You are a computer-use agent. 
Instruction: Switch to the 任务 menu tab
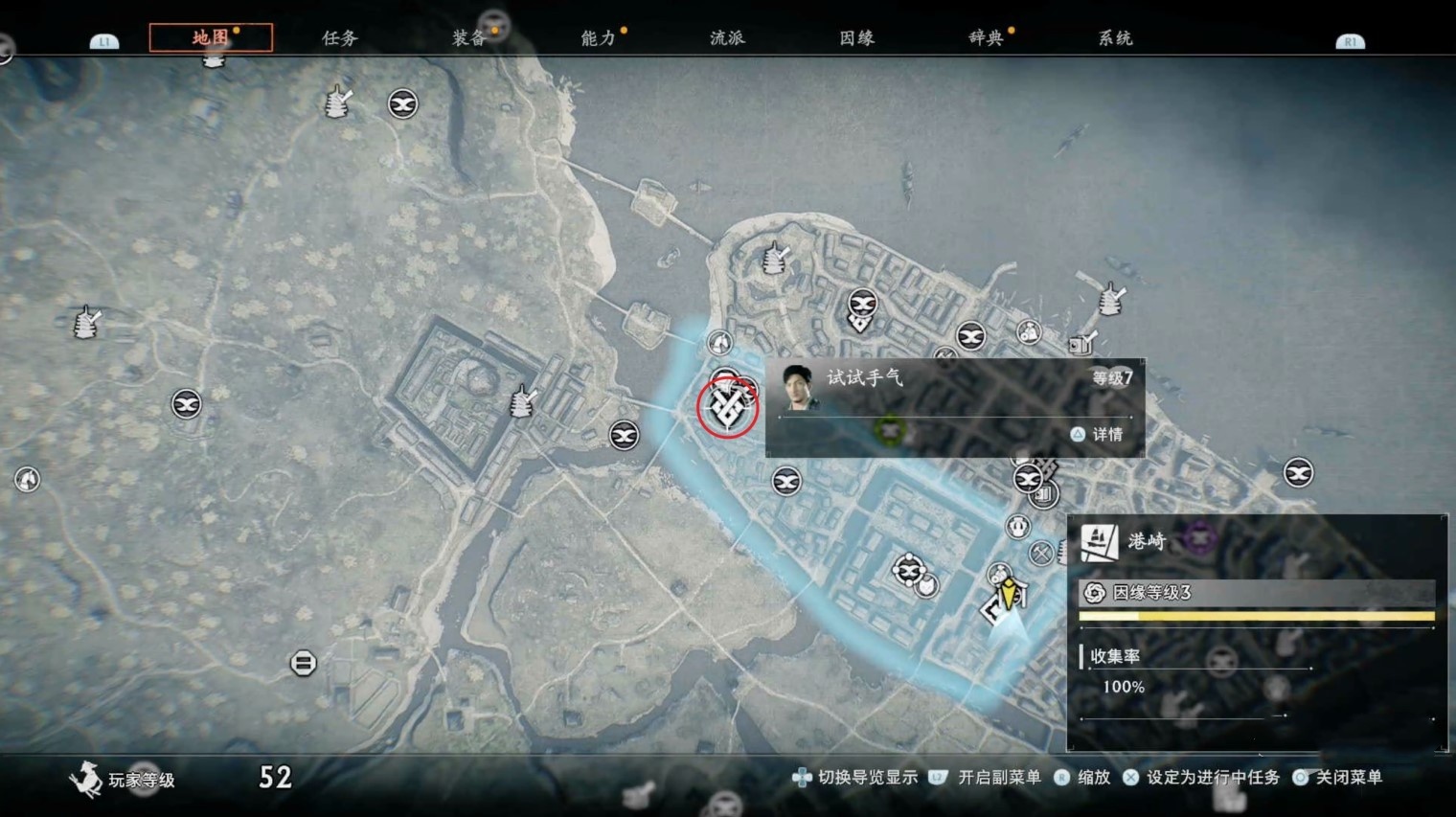tap(340, 38)
